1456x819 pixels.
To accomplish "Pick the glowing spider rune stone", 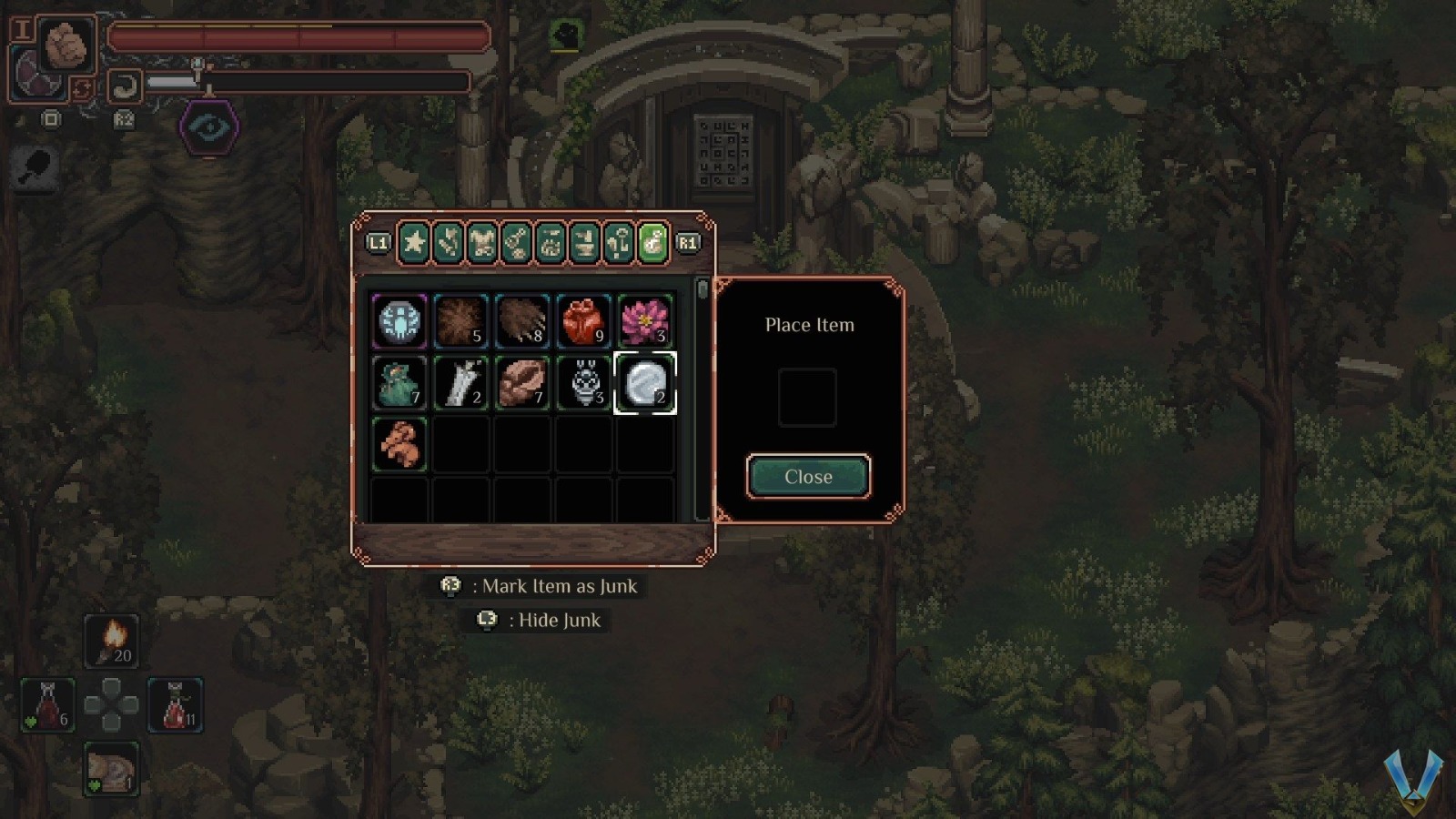I will 399,321.
